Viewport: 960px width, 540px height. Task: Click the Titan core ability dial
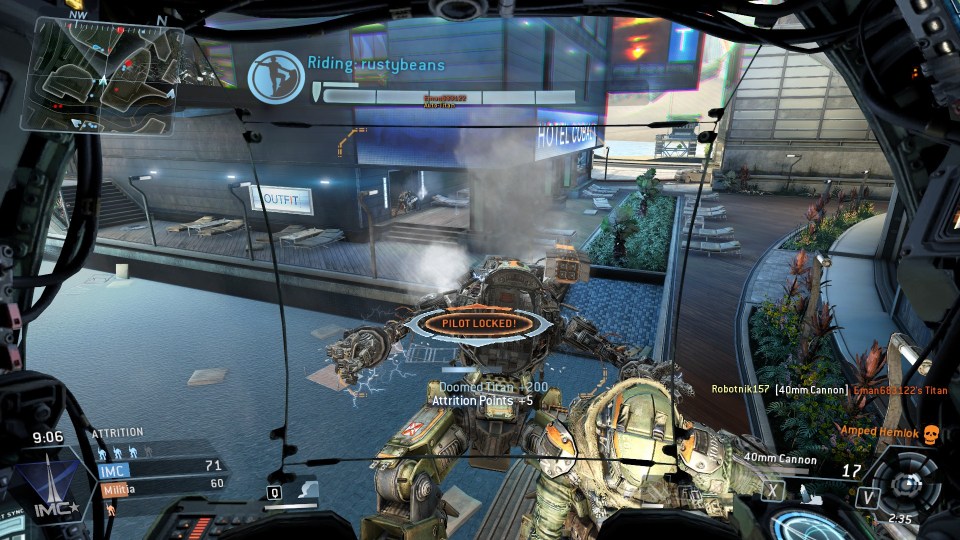pyautogui.click(x=905, y=480)
